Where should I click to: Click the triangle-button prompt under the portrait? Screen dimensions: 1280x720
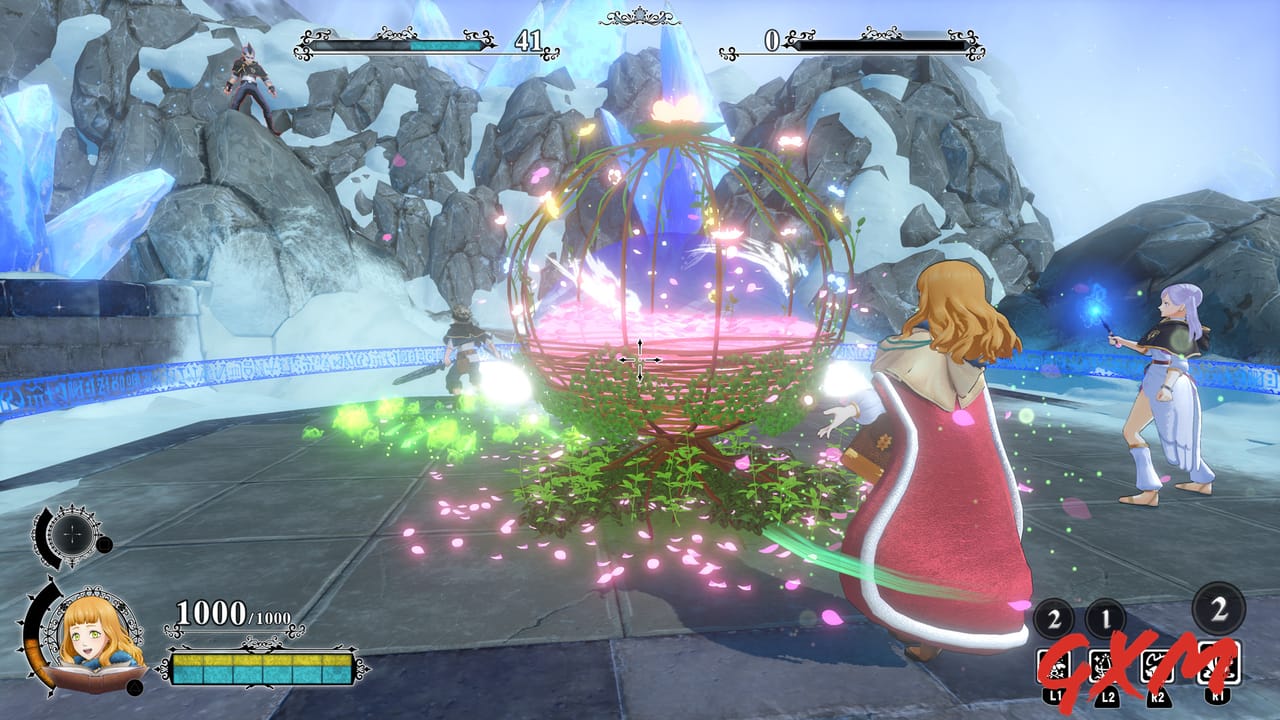(x=136, y=688)
